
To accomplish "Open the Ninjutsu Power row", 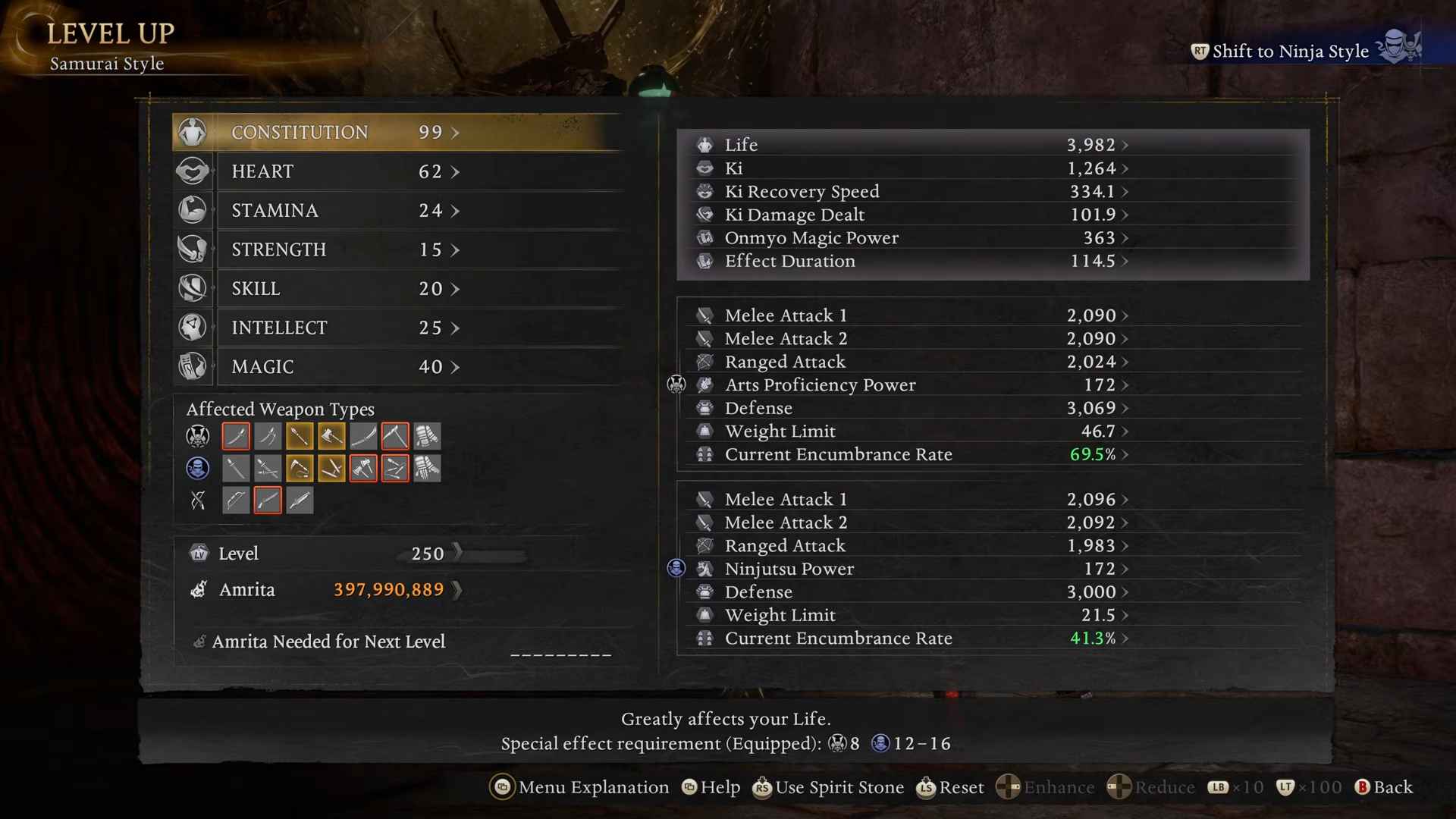I will 910,569.
